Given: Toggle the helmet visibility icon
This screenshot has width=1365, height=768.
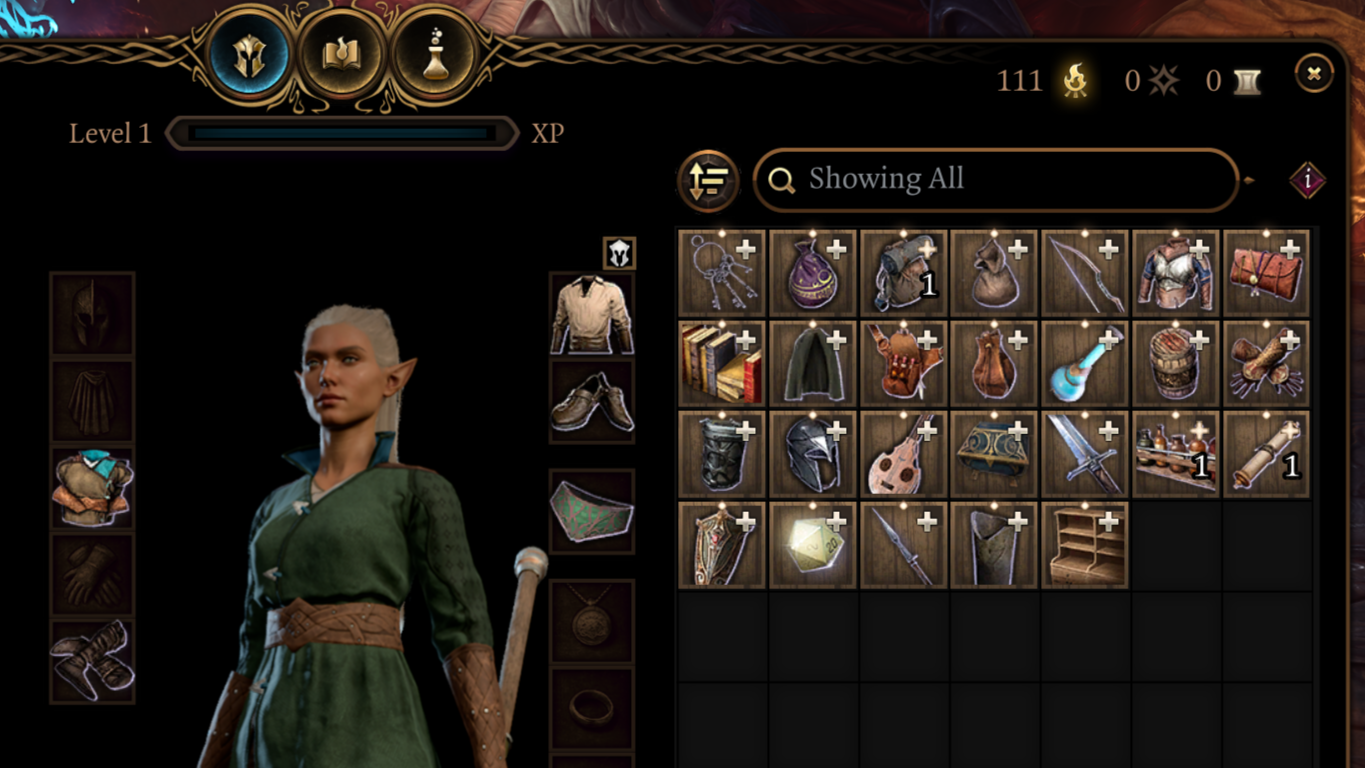Looking at the screenshot, I should coord(619,253).
